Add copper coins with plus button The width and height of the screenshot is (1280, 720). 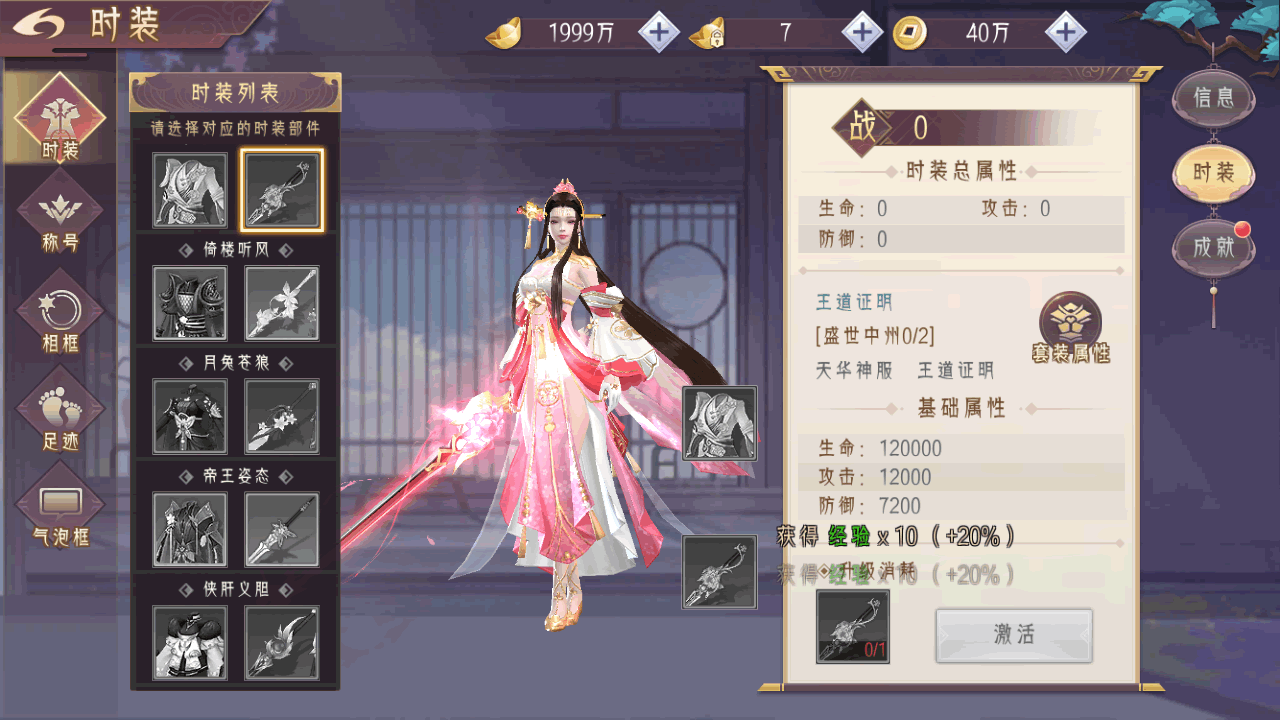pos(1066,33)
